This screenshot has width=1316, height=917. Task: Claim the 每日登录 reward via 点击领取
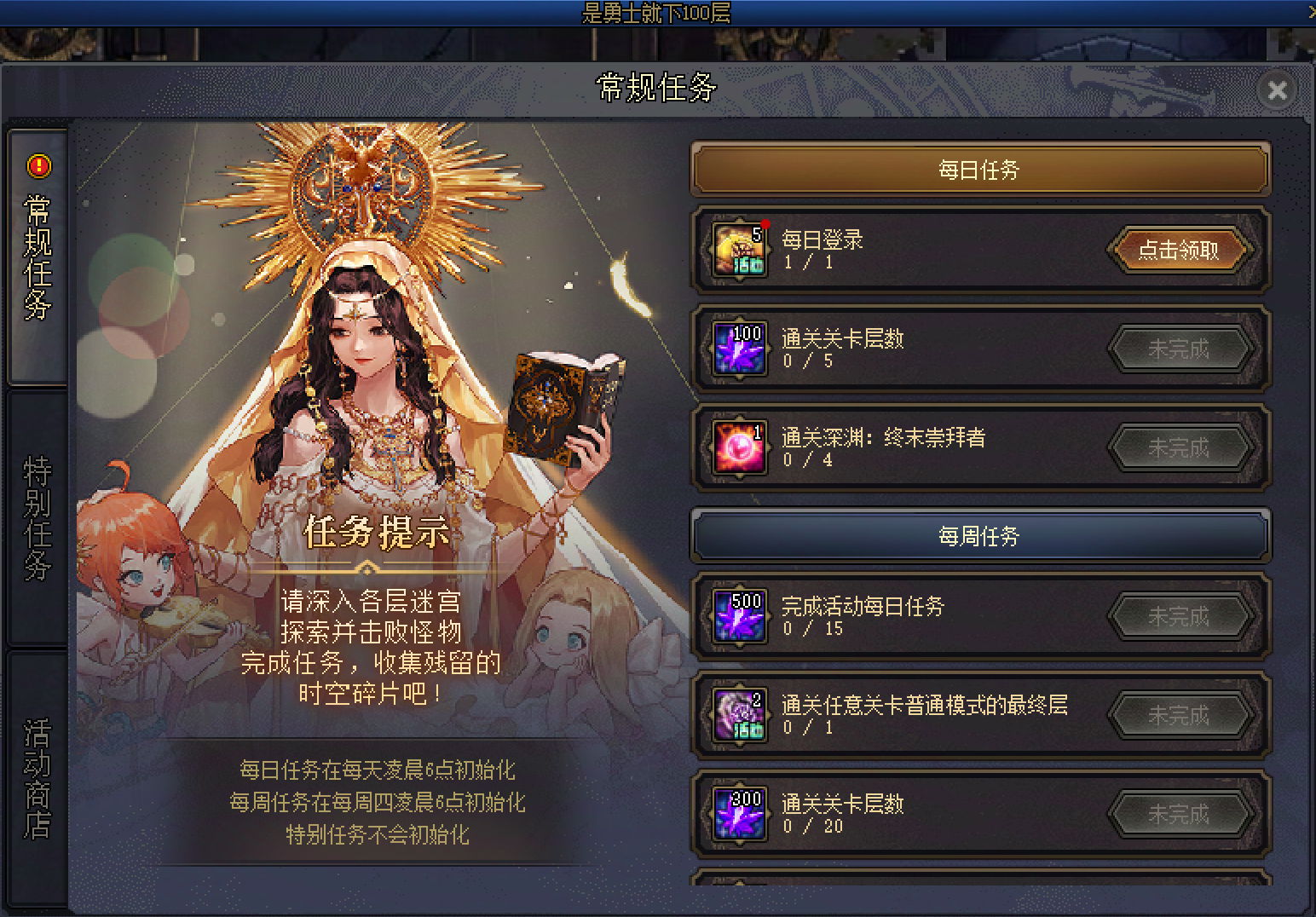(1180, 250)
